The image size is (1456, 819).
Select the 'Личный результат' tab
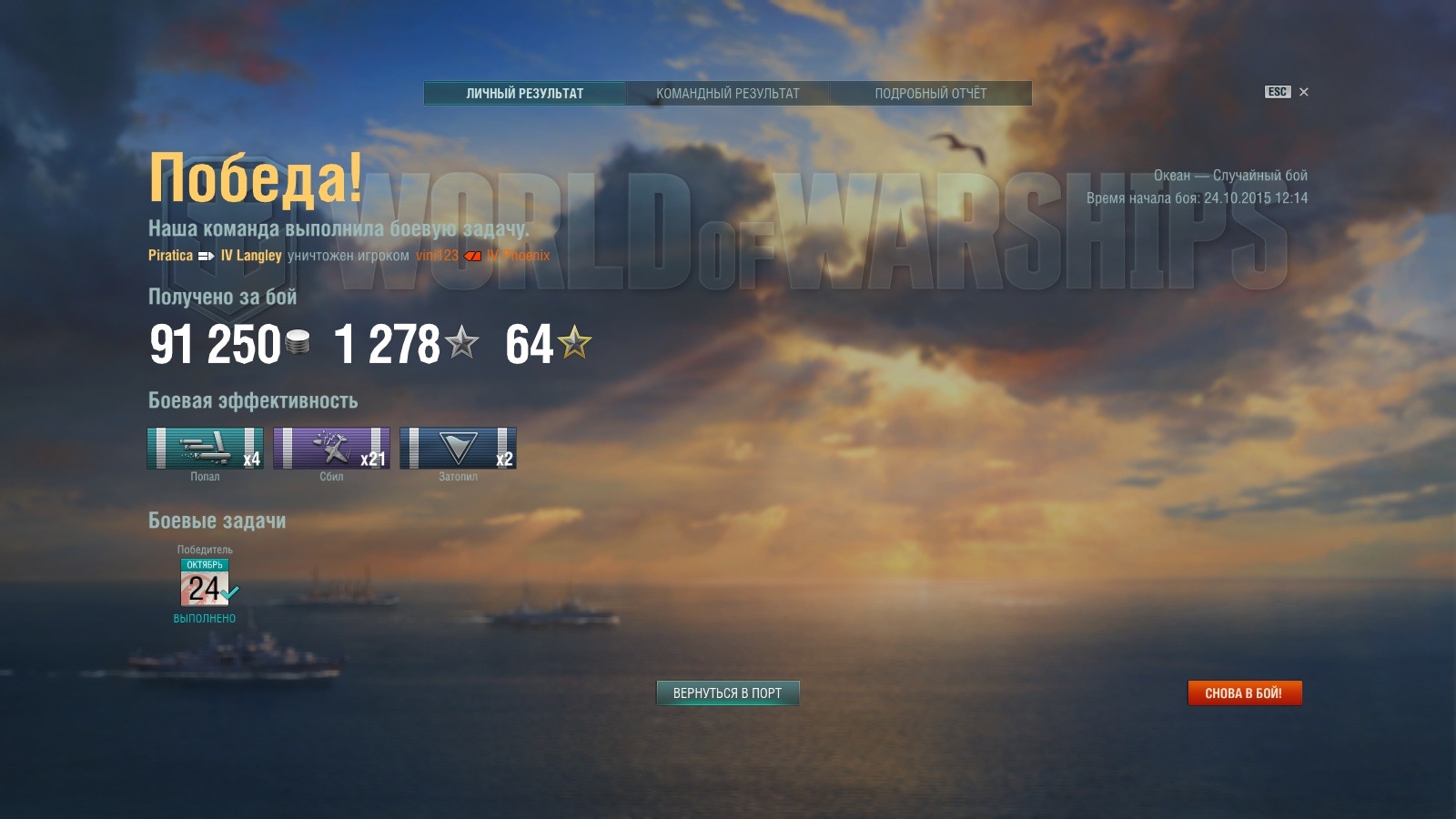[x=523, y=93]
